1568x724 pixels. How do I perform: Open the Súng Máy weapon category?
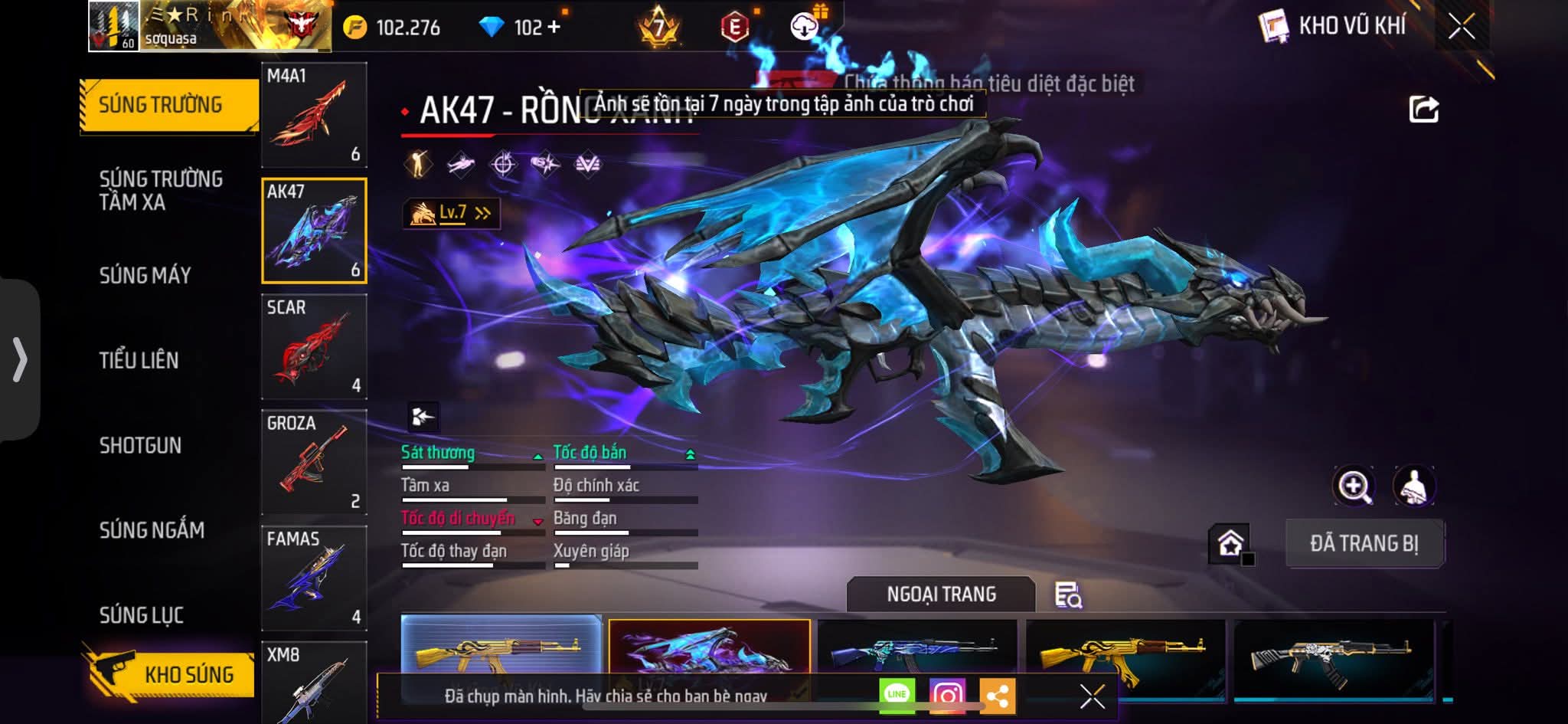point(145,275)
